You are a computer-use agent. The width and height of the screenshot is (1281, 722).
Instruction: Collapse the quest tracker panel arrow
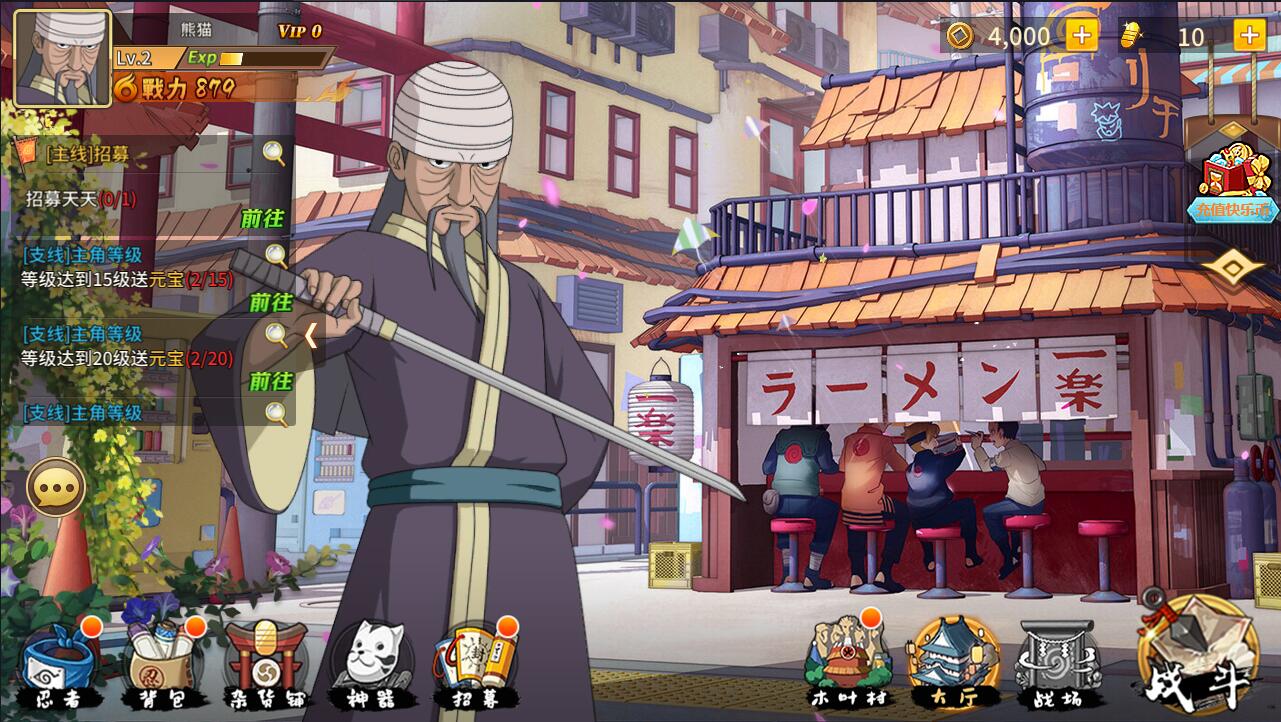(311, 335)
